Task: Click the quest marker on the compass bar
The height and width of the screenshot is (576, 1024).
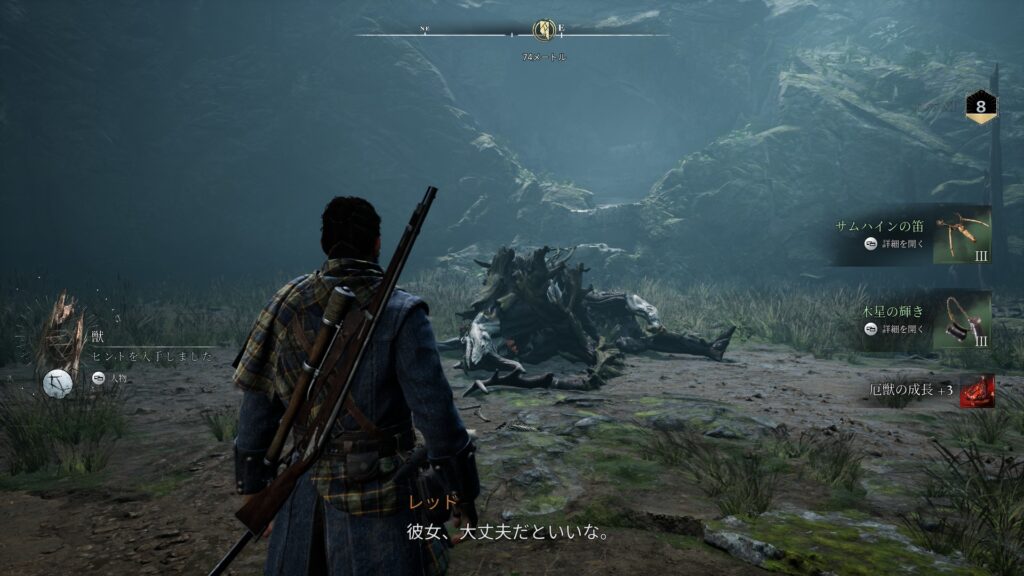Action: (544, 31)
